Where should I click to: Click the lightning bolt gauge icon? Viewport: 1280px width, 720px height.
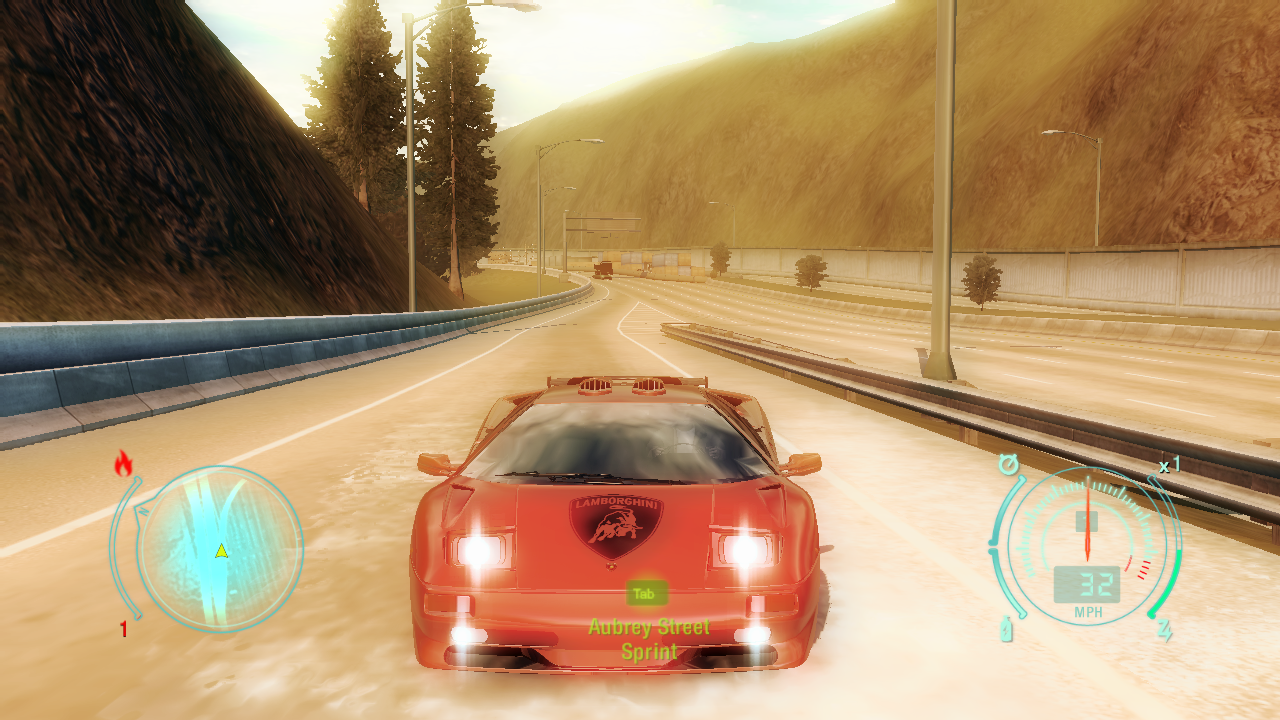[x=1165, y=630]
